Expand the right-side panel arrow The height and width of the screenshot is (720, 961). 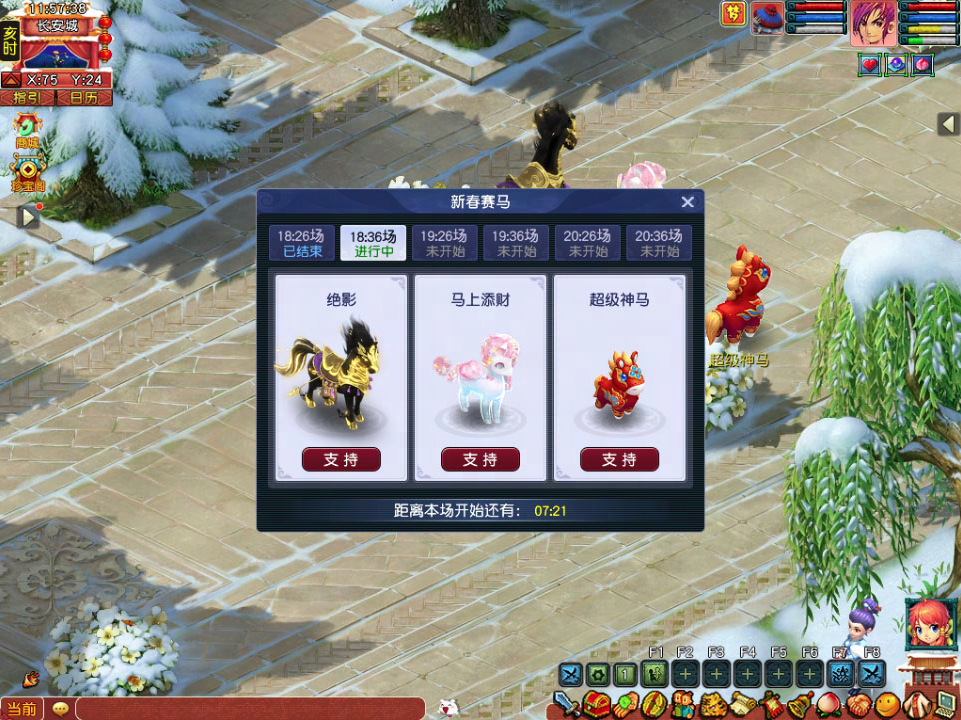tap(948, 124)
